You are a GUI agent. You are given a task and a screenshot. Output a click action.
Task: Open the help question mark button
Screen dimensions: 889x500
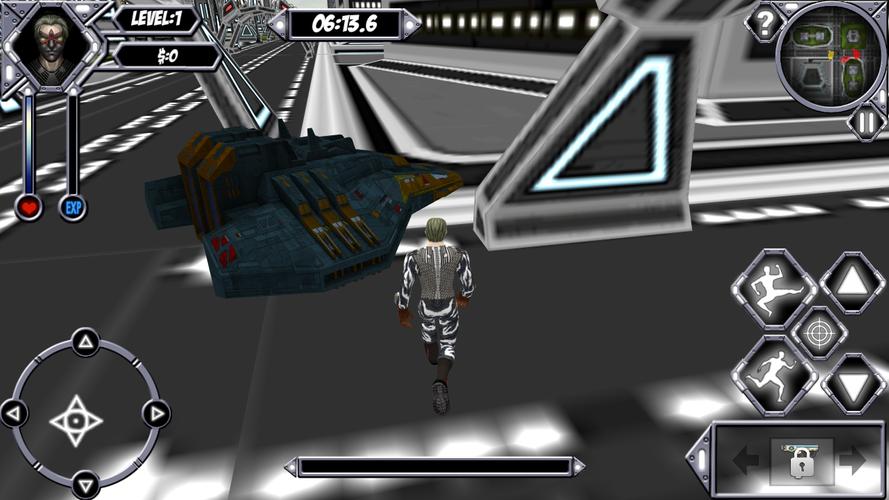coord(764,24)
